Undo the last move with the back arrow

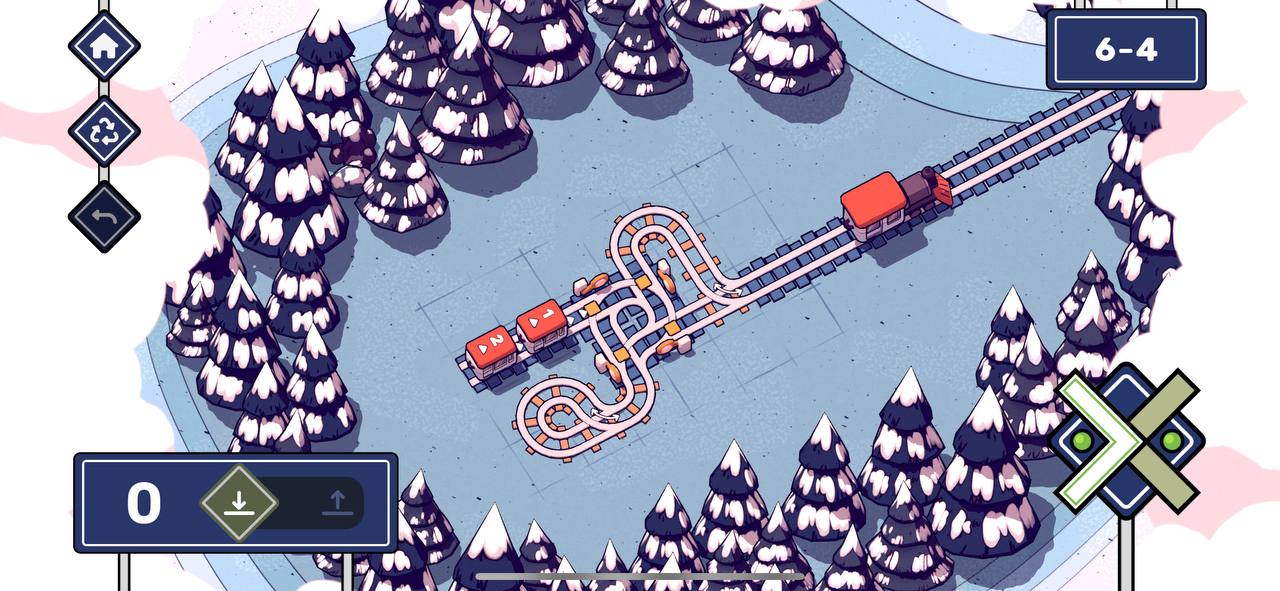[104, 217]
